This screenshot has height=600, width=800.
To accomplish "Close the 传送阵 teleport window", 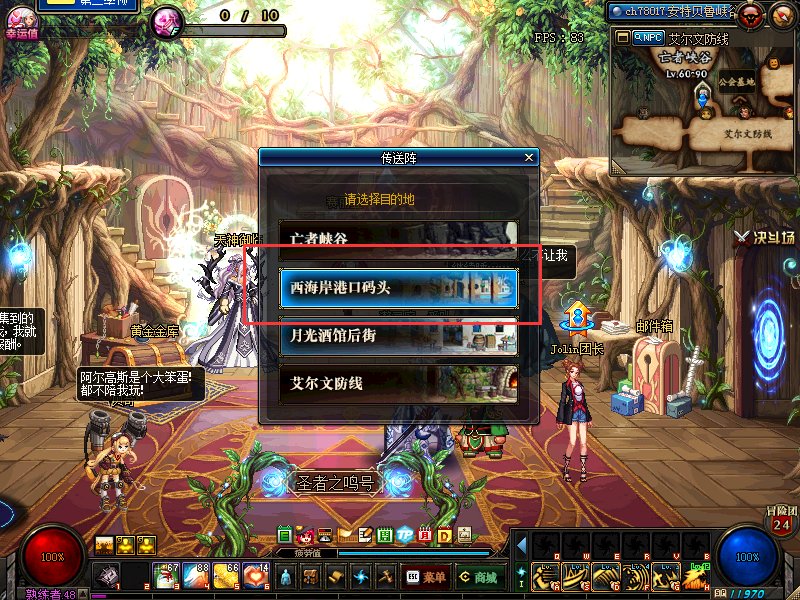I will pos(529,158).
